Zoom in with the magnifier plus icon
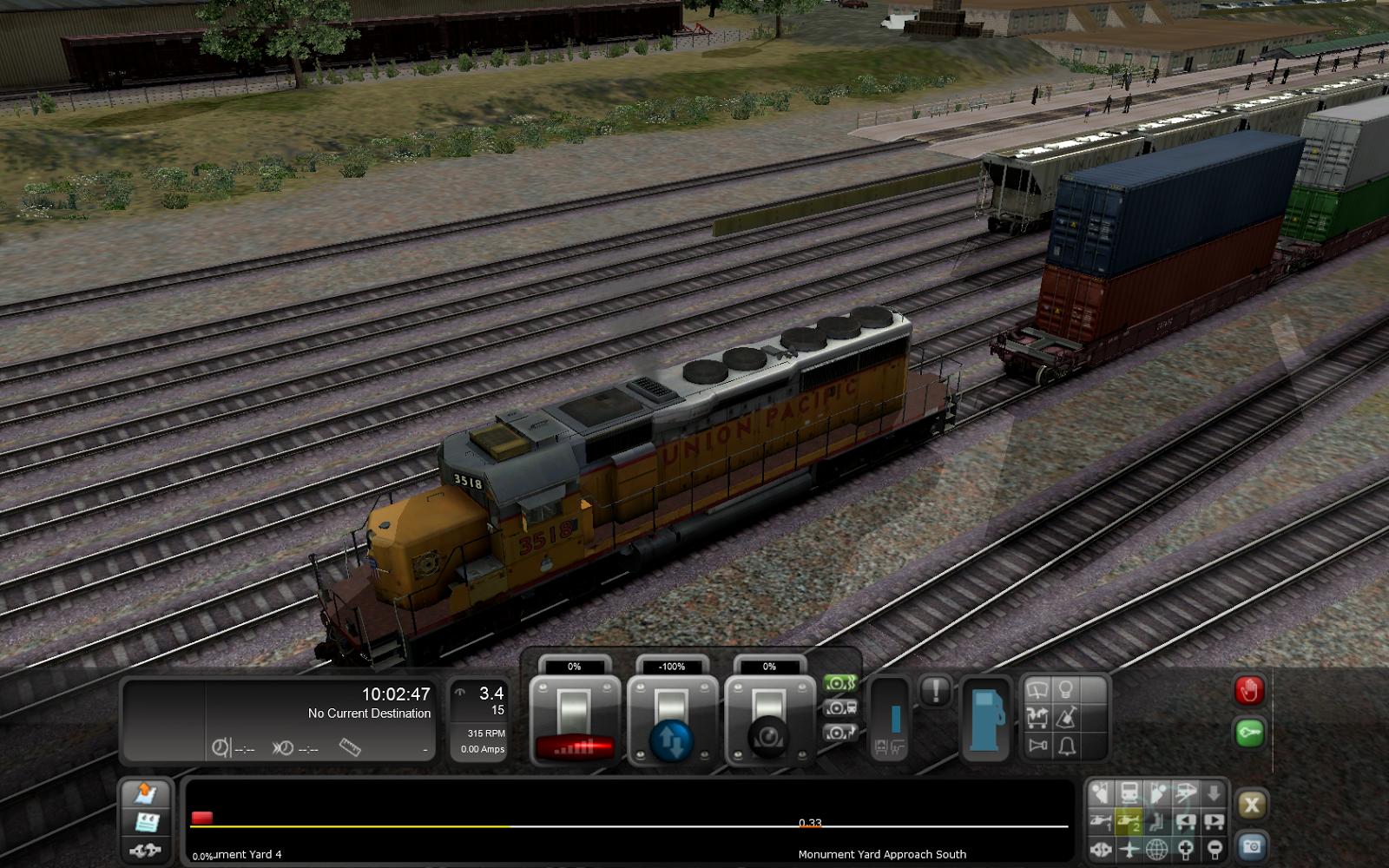This screenshot has height=868, width=1389. coord(1188,849)
